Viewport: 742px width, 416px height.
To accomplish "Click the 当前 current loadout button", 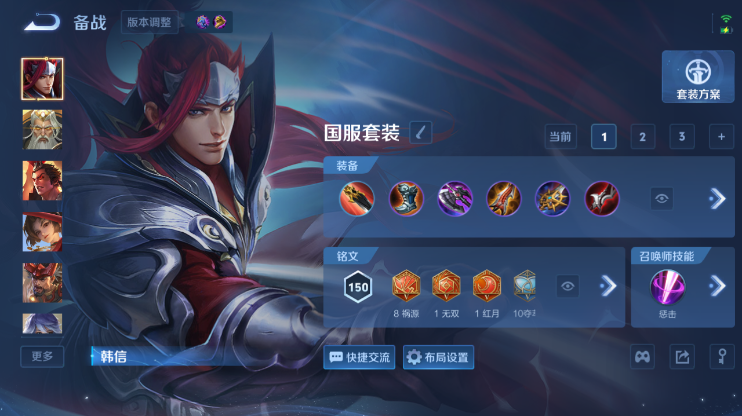I will pos(560,137).
